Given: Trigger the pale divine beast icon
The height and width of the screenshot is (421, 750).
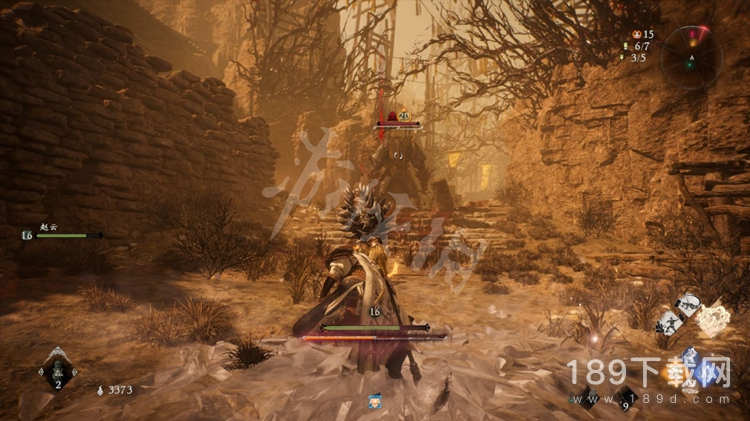Looking at the screenshot, I should pyautogui.click(x=713, y=320).
